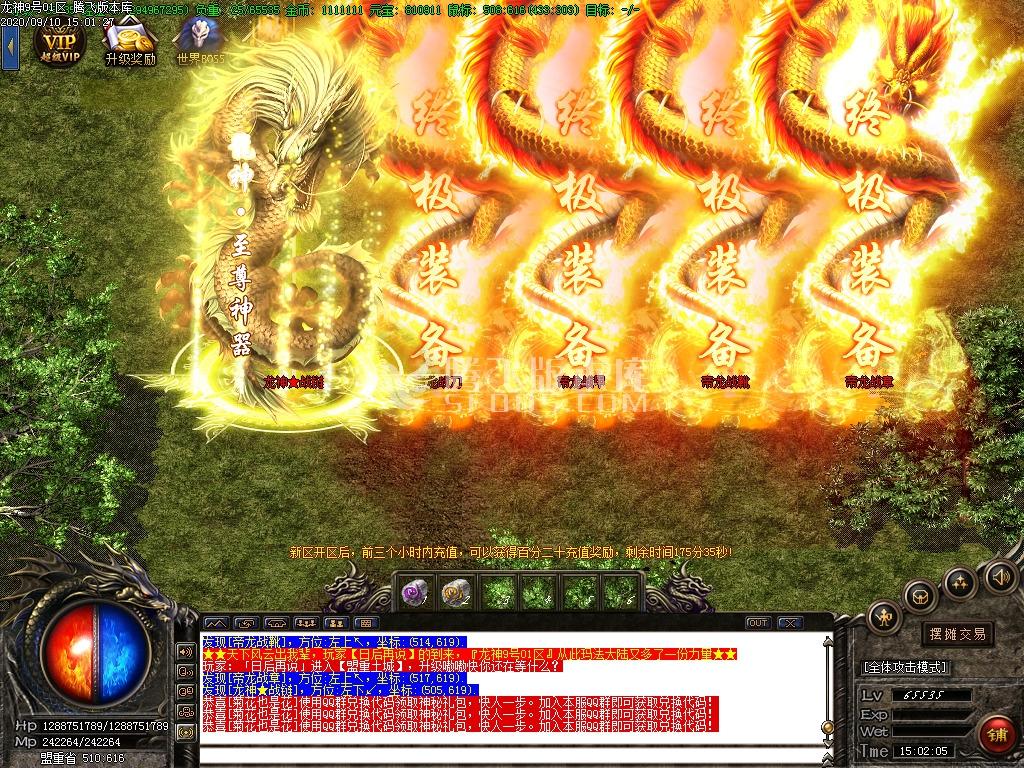1024x768 pixels.
Task: Click the chat speaker channel button
Action: [x=186, y=651]
